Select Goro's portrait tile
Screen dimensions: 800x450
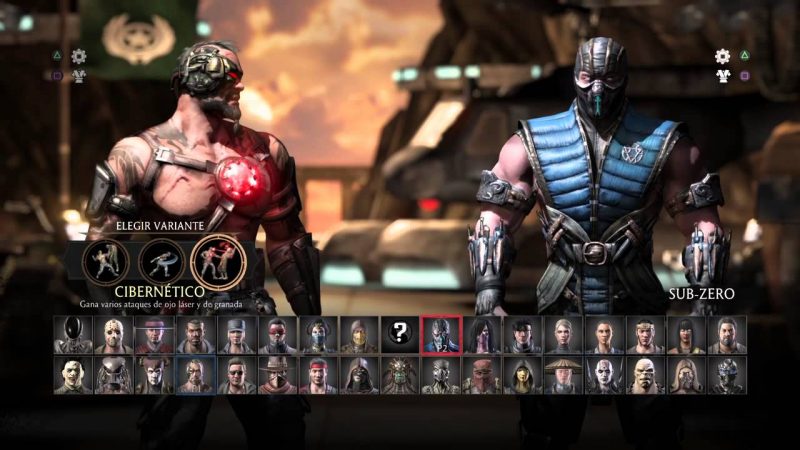(x=646, y=375)
